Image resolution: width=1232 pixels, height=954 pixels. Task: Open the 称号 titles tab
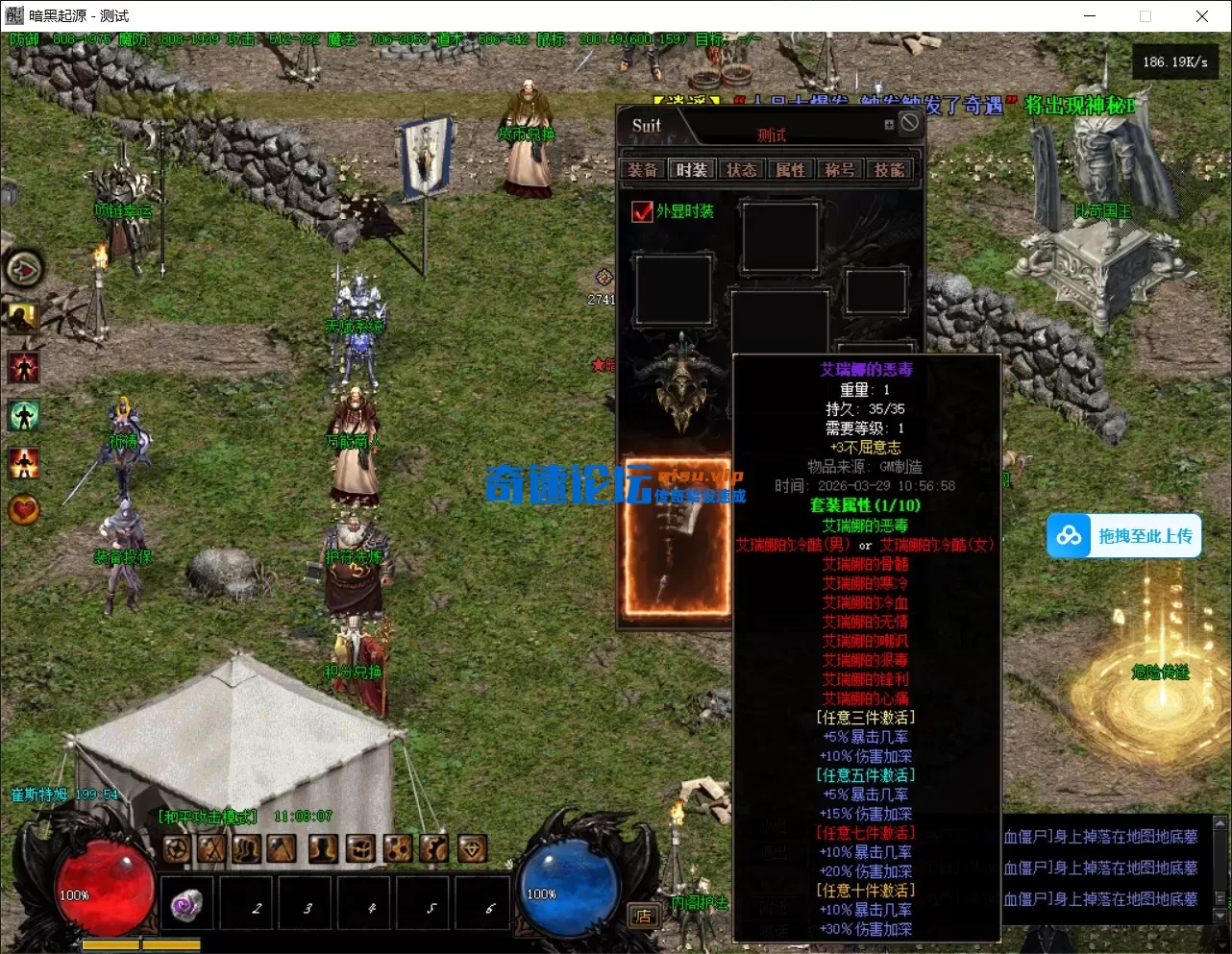(x=840, y=170)
